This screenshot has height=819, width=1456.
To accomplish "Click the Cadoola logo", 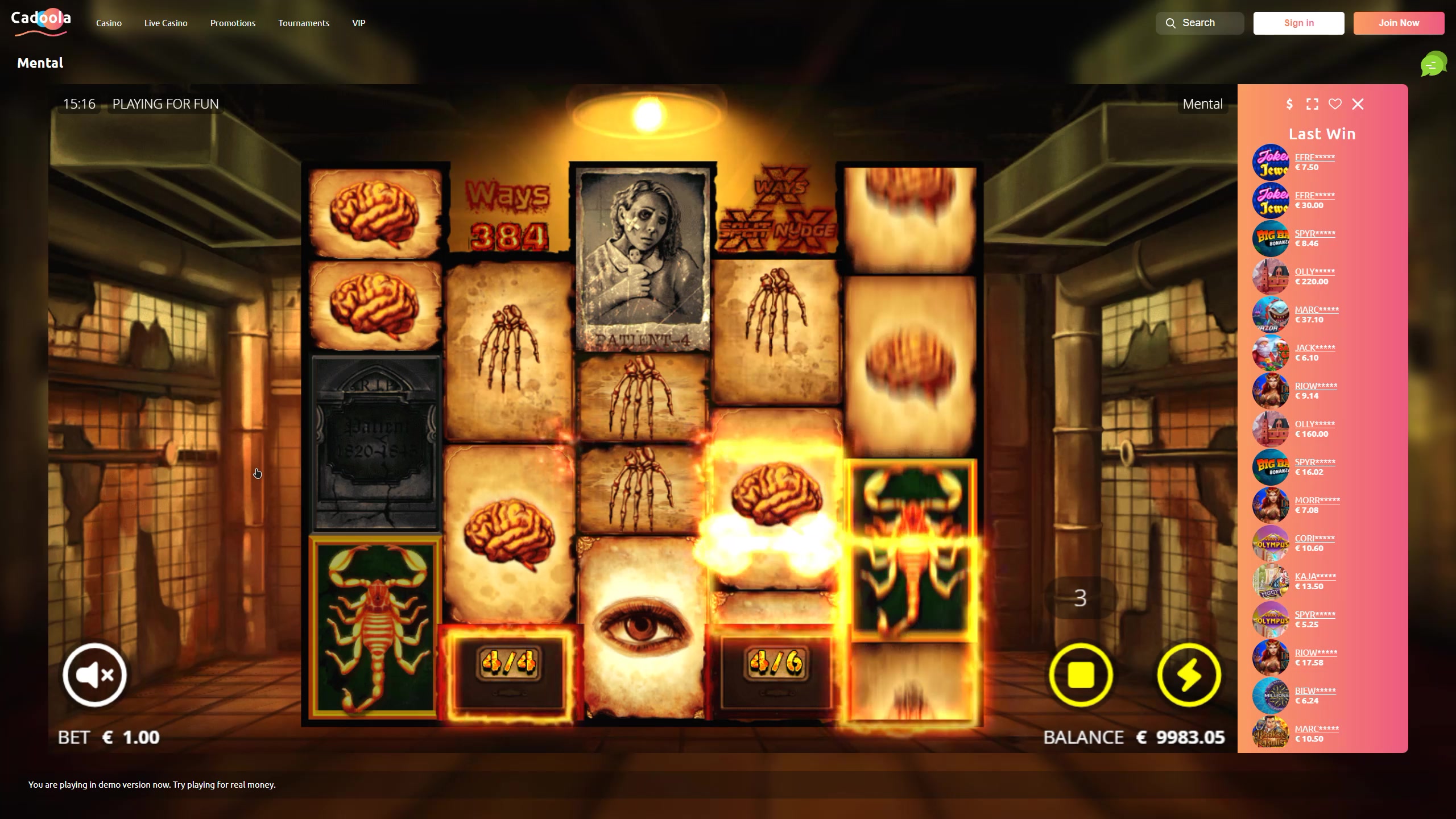I will pos(41,23).
